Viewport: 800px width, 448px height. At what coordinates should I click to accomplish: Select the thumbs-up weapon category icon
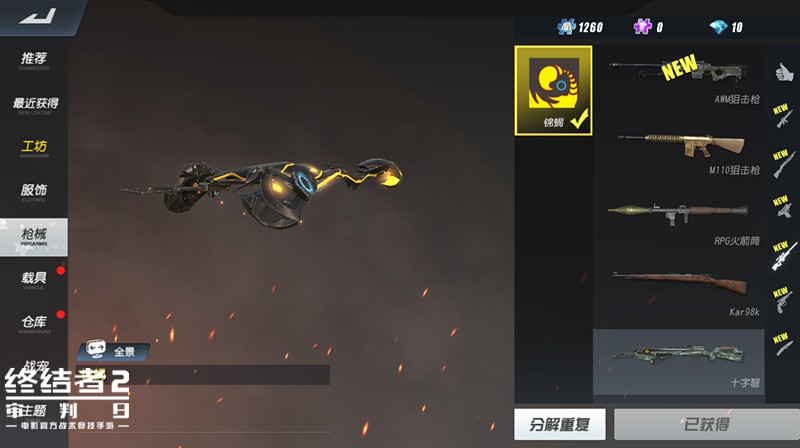point(781,71)
